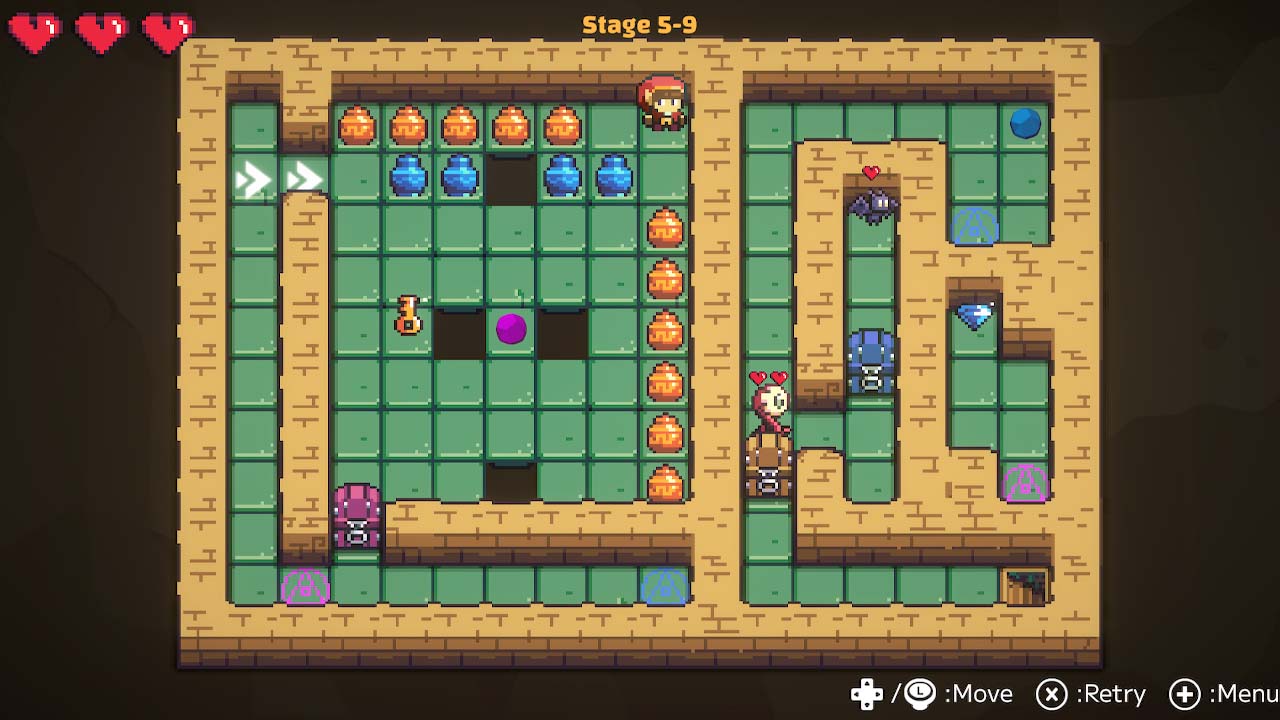The width and height of the screenshot is (1280, 720).
Task: Click the pink ghost portal tile at the bottom
Action: (305, 587)
